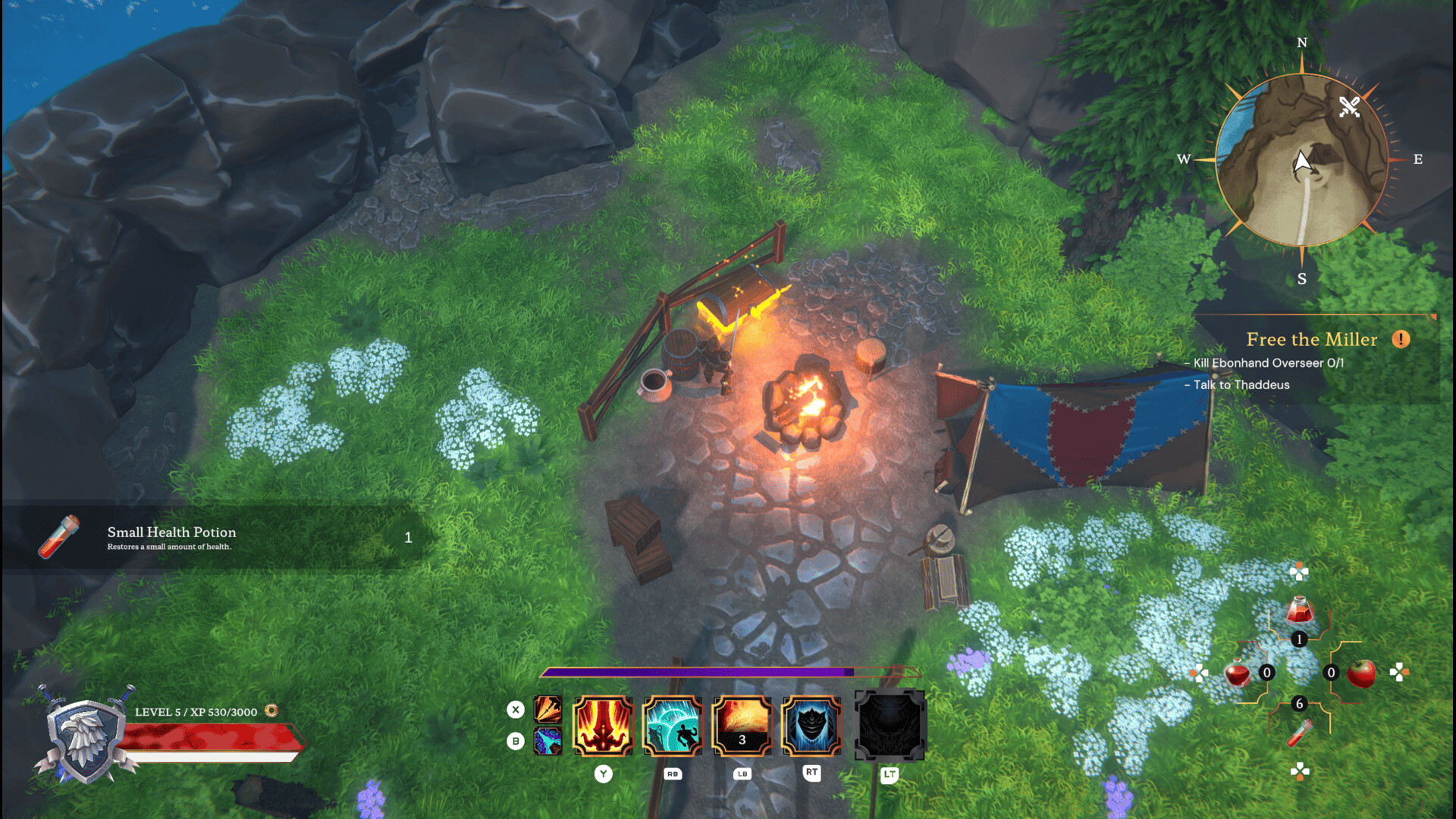Screen dimensions: 1456x819
Task: Open the Free the Miller quest tracker
Action: (1311, 340)
